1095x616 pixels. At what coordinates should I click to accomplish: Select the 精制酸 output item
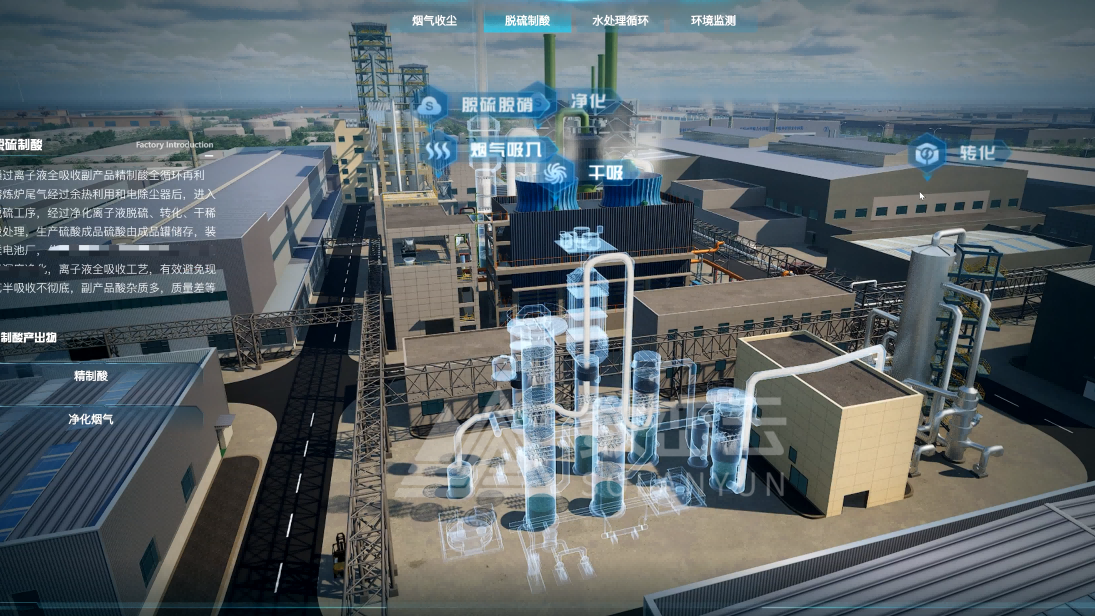click(x=91, y=376)
